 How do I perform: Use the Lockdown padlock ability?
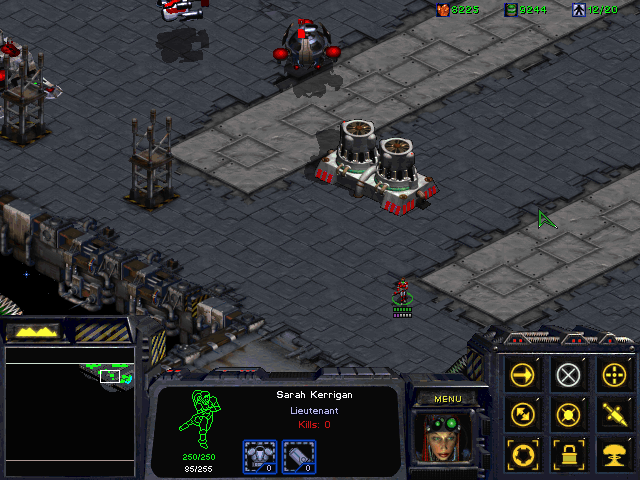click(568, 450)
